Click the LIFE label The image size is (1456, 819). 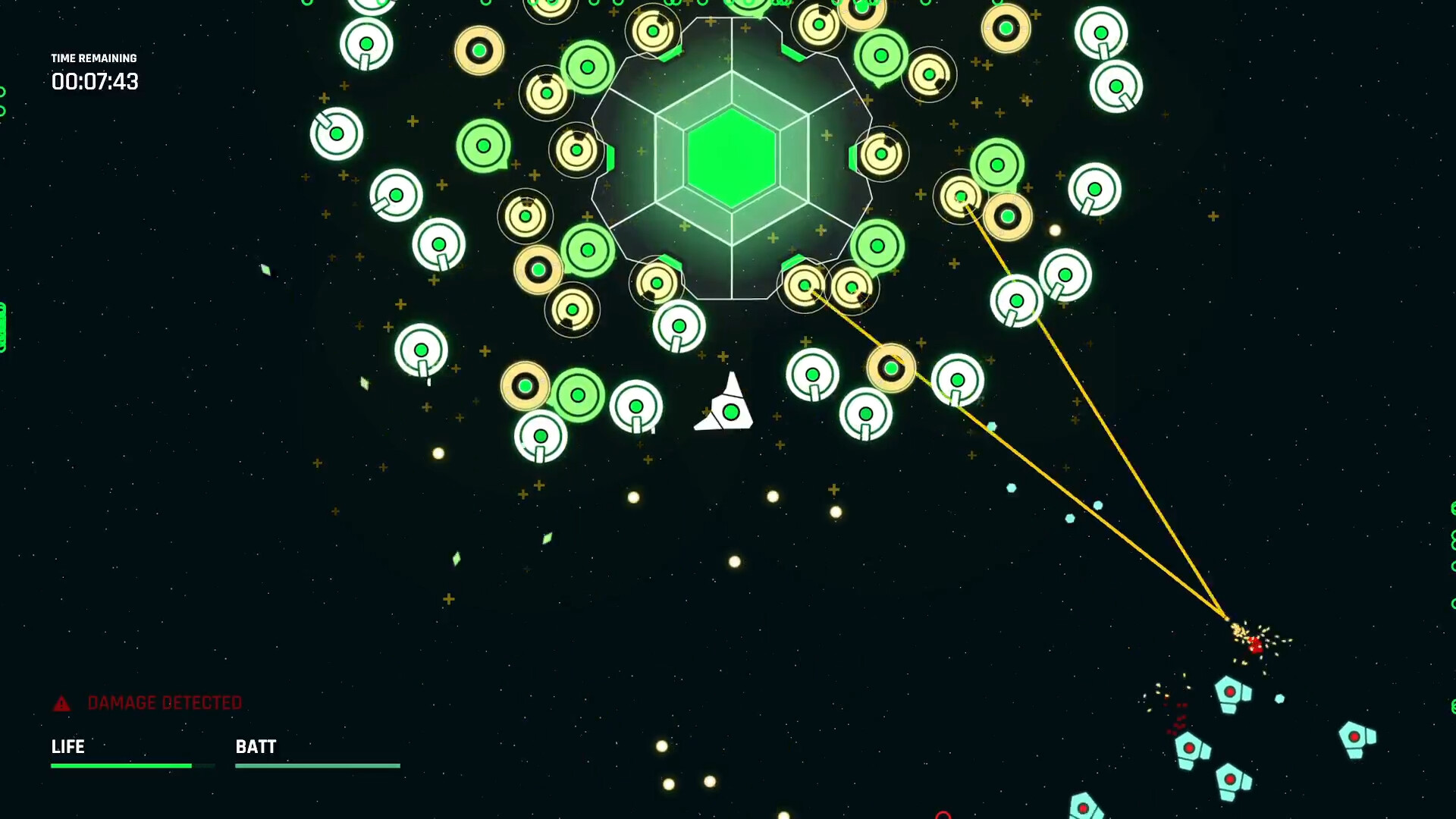pyautogui.click(x=67, y=747)
